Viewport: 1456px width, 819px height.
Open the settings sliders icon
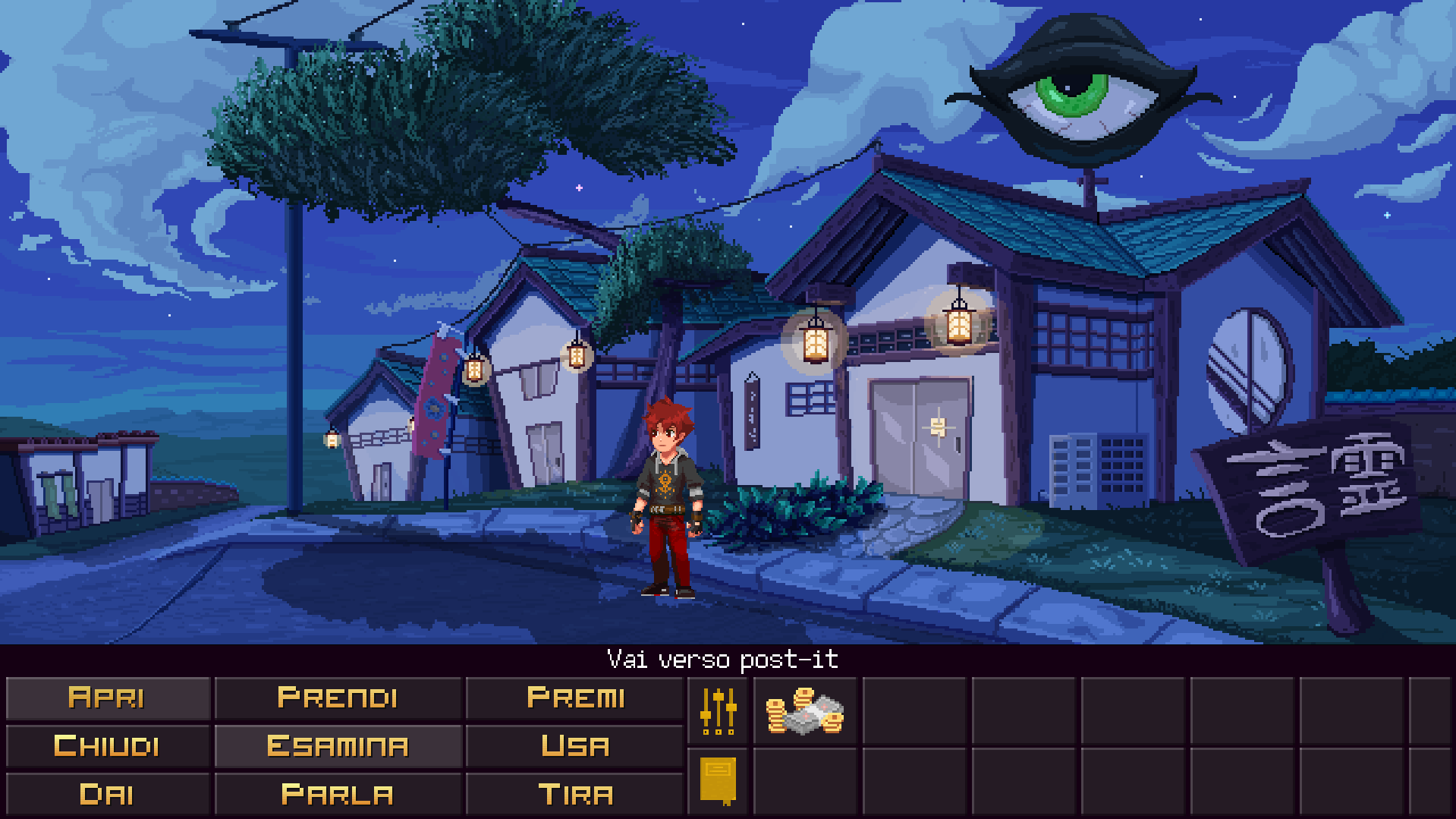[x=718, y=713]
